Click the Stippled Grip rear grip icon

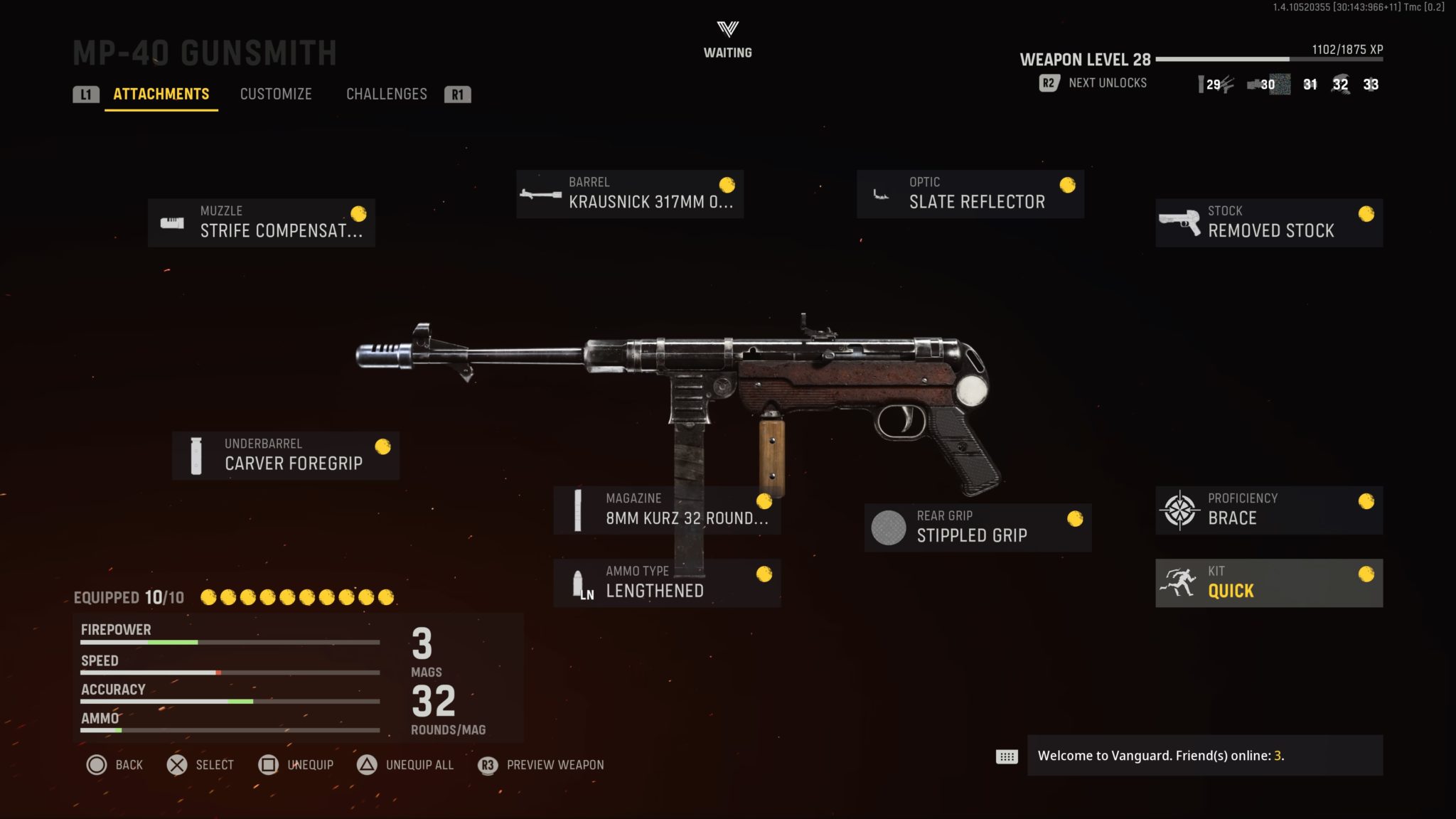point(889,527)
